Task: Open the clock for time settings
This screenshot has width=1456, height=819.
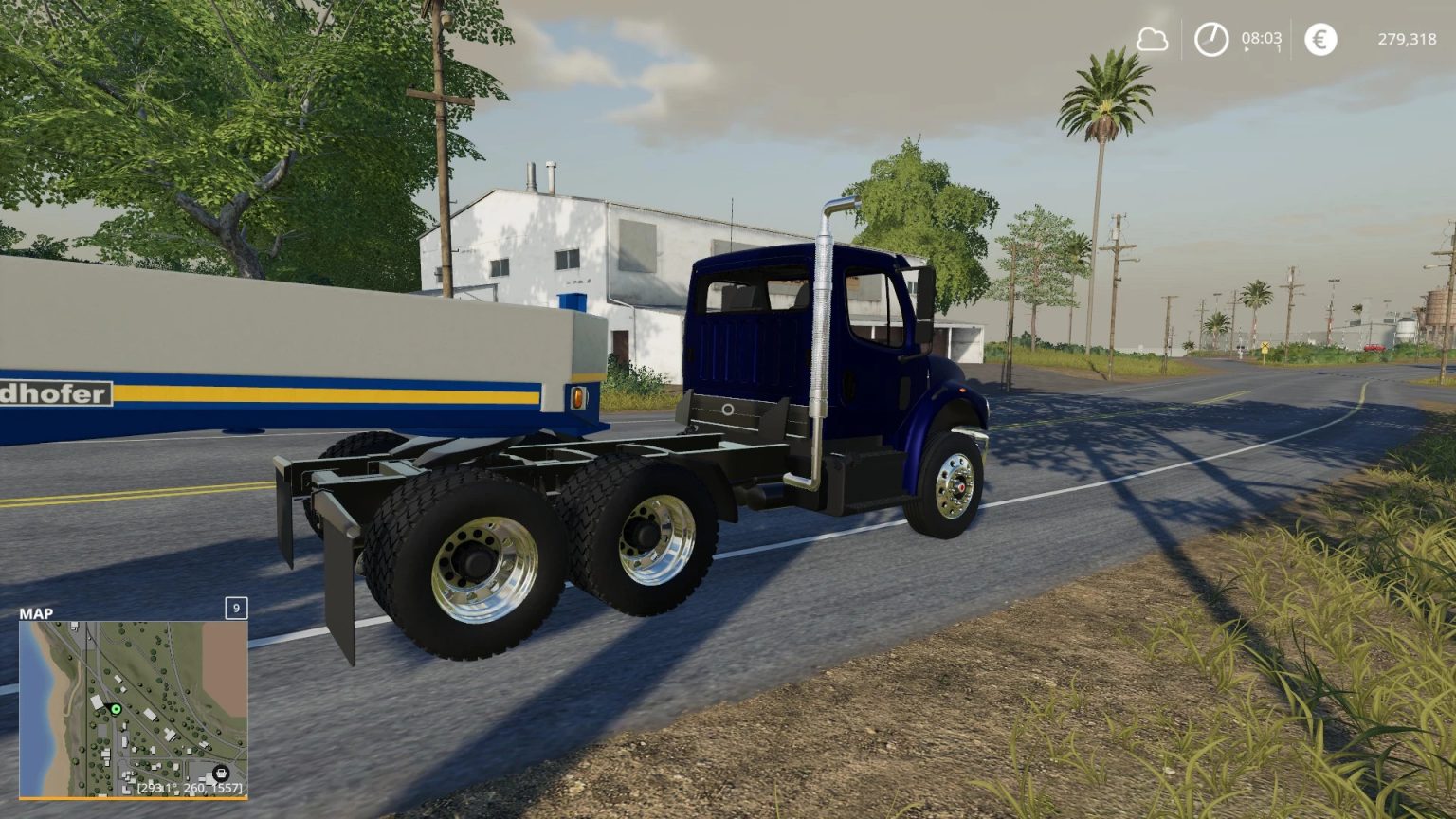Action: (1210, 39)
